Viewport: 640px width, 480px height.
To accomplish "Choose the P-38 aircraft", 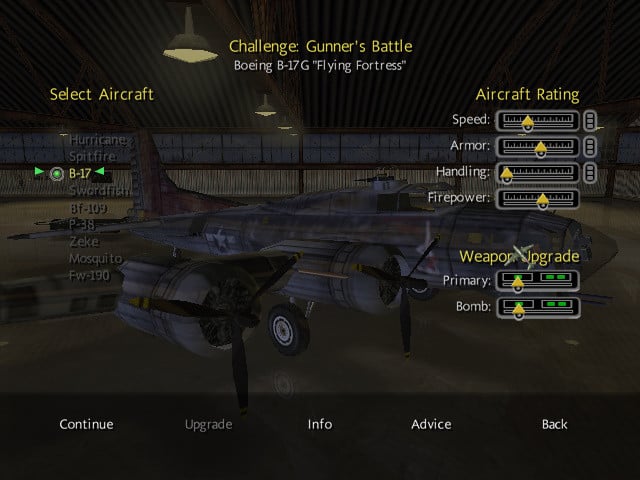I will tap(84, 224).
